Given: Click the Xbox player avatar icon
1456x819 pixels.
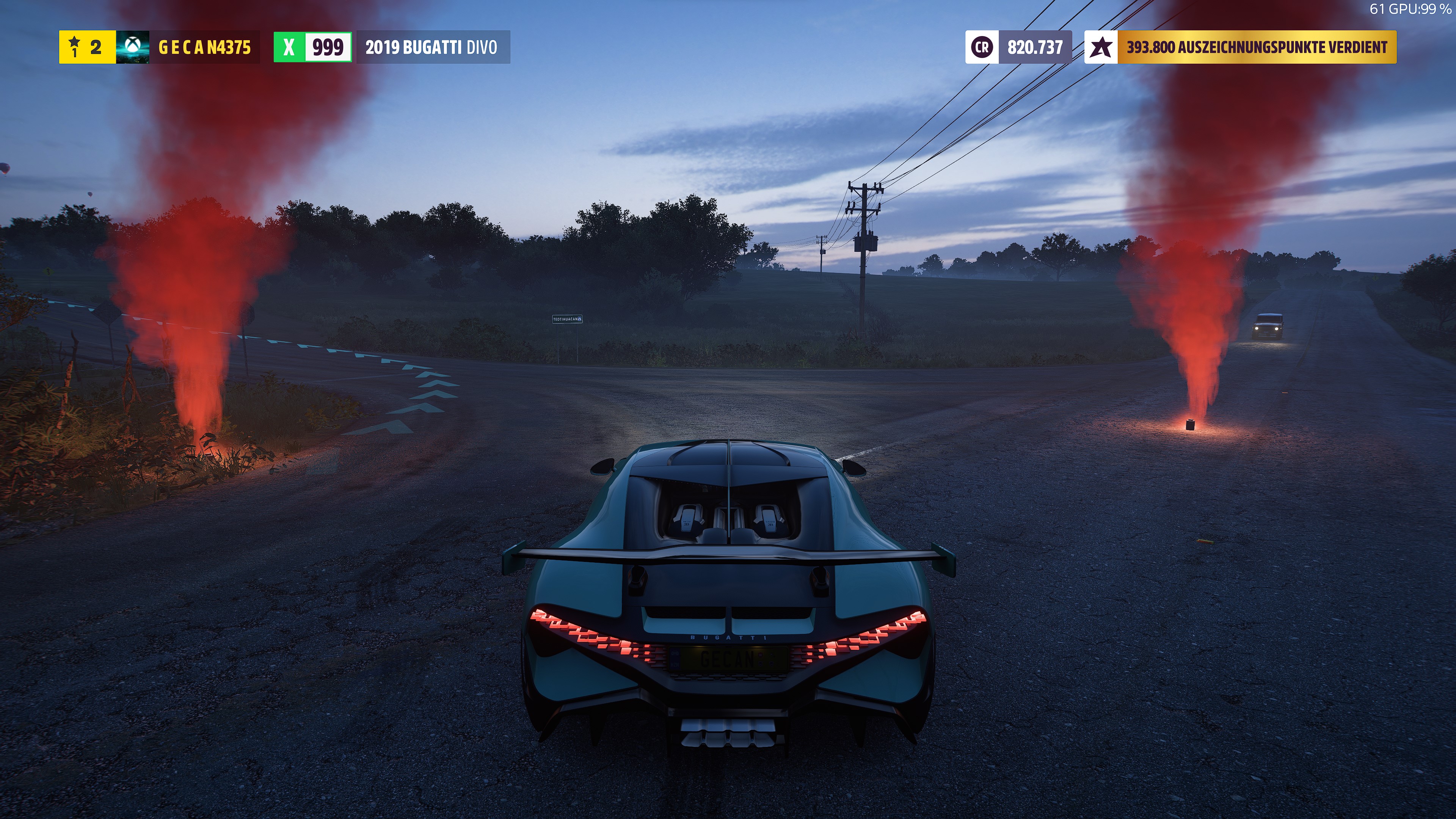Looking at the screenshot, I should coord(132,47).
